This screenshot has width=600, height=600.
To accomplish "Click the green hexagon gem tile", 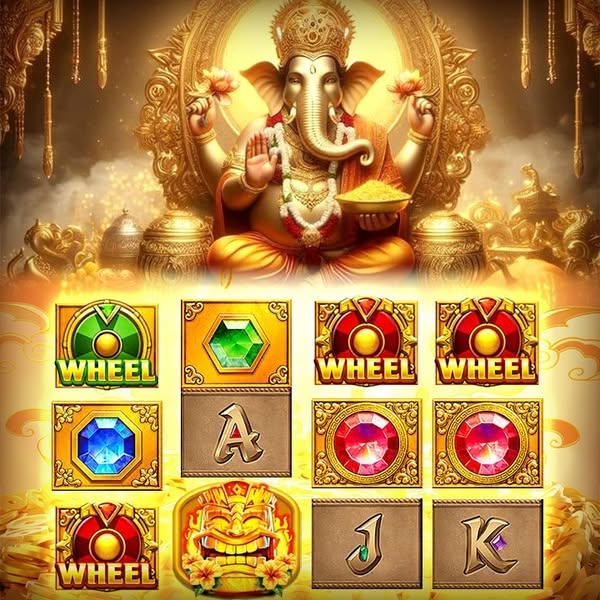I will 236,343.
